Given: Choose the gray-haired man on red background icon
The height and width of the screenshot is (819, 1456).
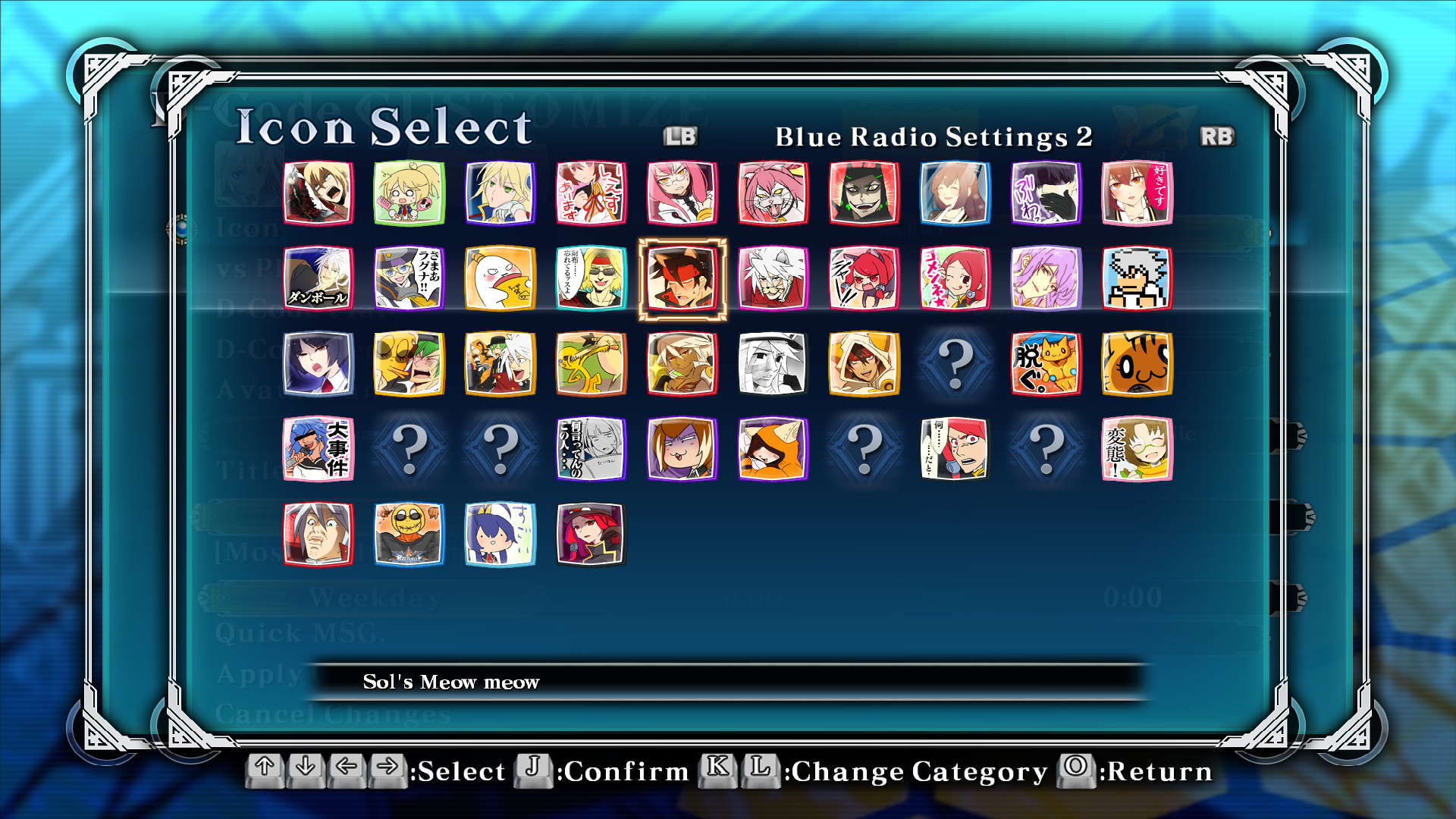Looking at the screenshot, I should click(318, 535).
